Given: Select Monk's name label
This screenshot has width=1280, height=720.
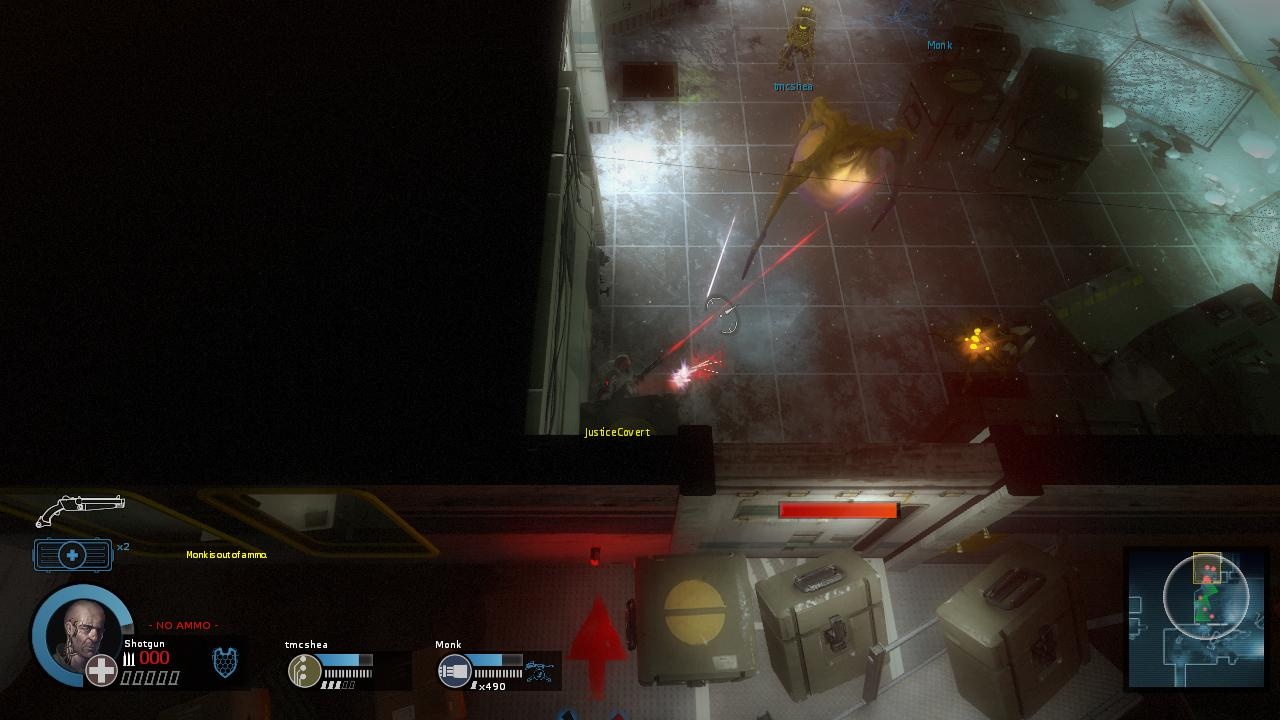Looking at the screenshot, I should (x=447, y=644).
